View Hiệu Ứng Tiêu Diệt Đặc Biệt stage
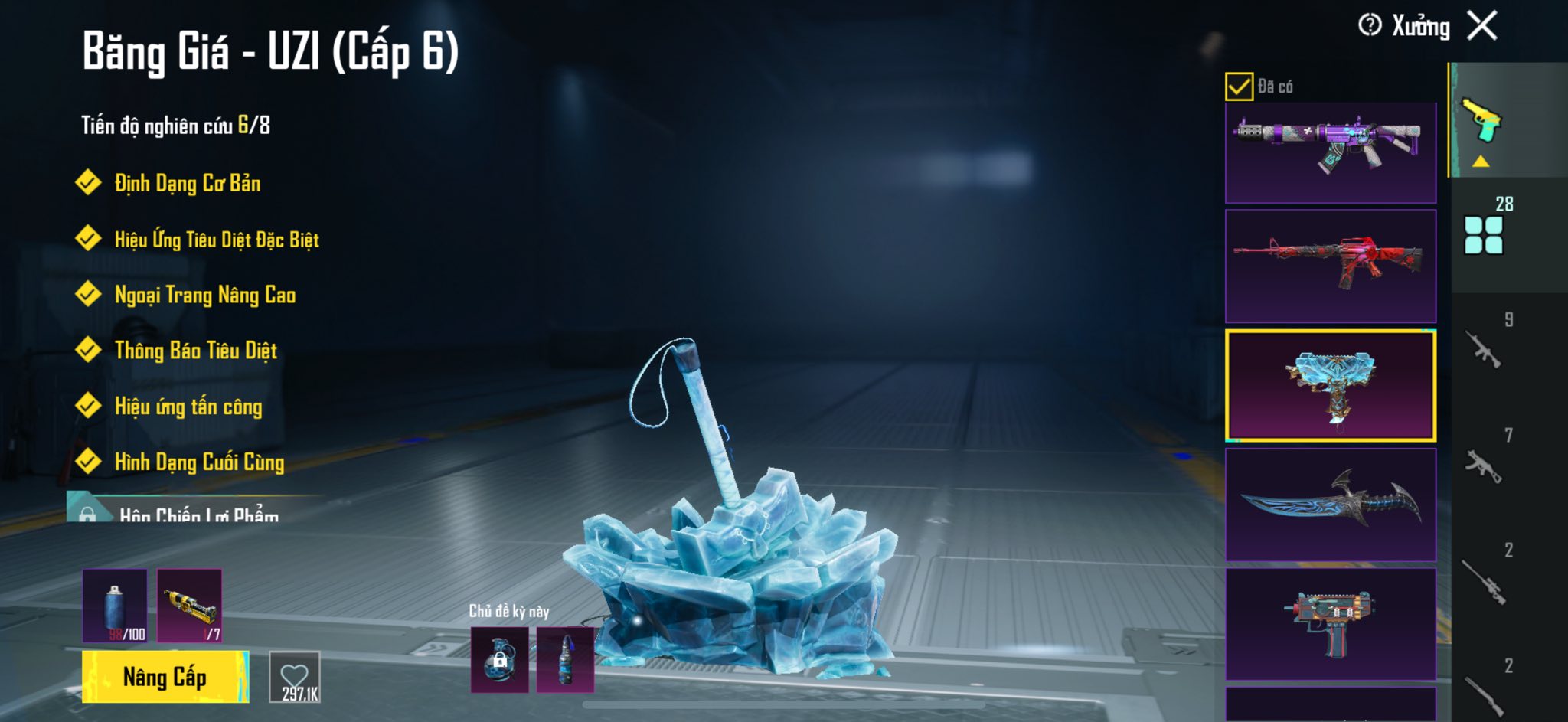The image size is (1568, 722). 216,240
